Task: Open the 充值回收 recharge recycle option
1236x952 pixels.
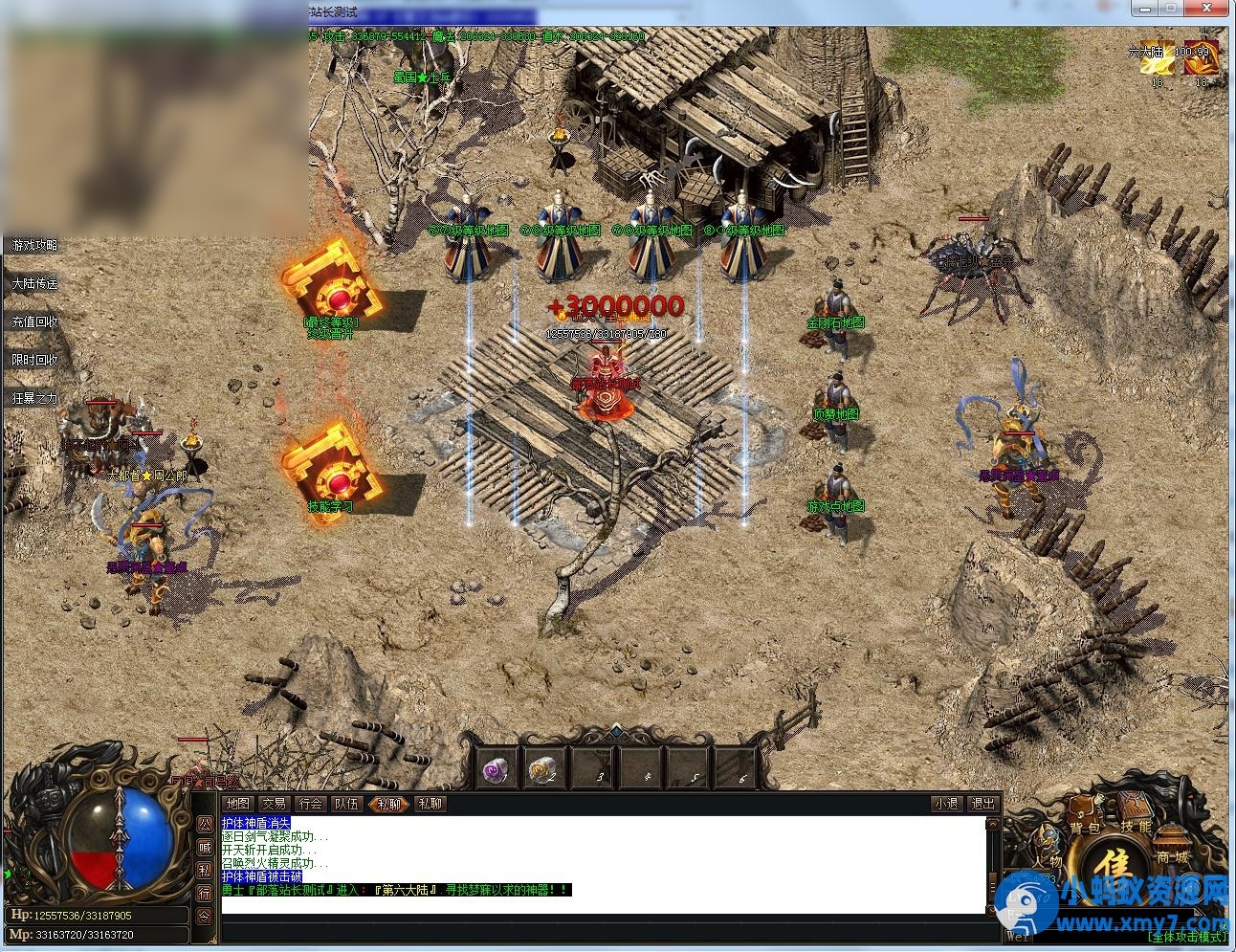Action: (34, 322)
